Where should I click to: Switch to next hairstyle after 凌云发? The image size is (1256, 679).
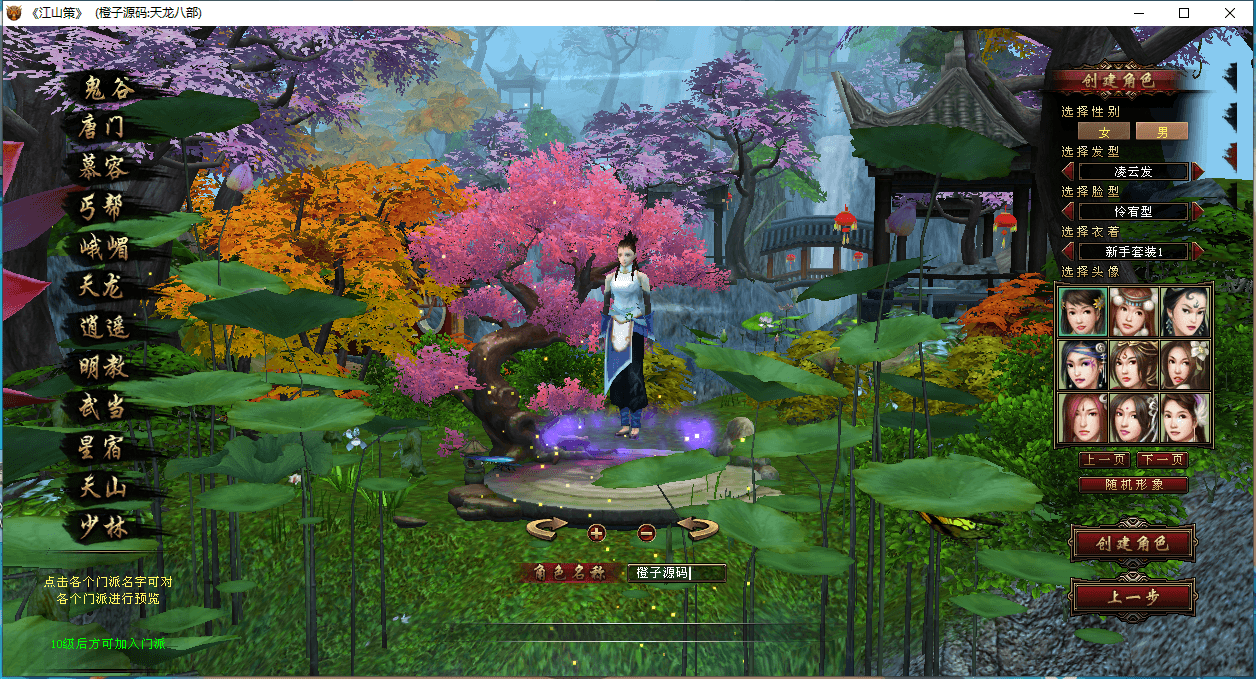pyautogui.click(x=1198, y=171)
